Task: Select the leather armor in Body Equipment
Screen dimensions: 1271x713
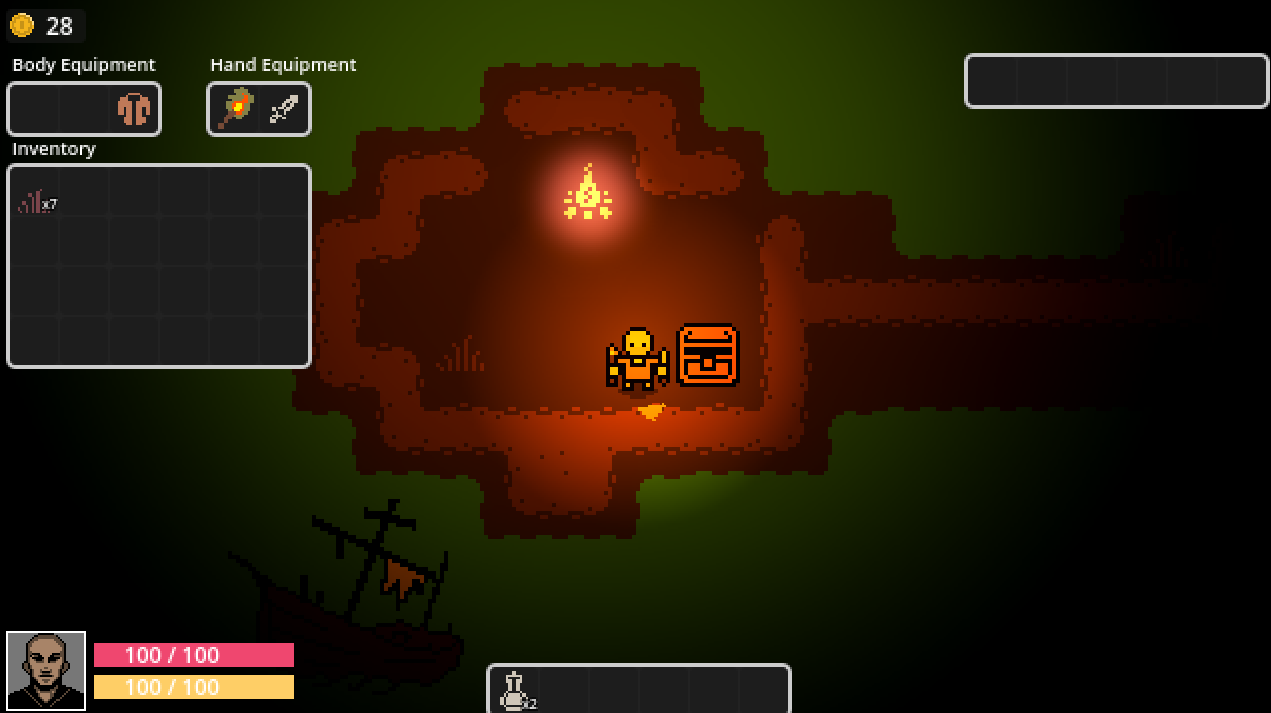Action: pos(133,109)
